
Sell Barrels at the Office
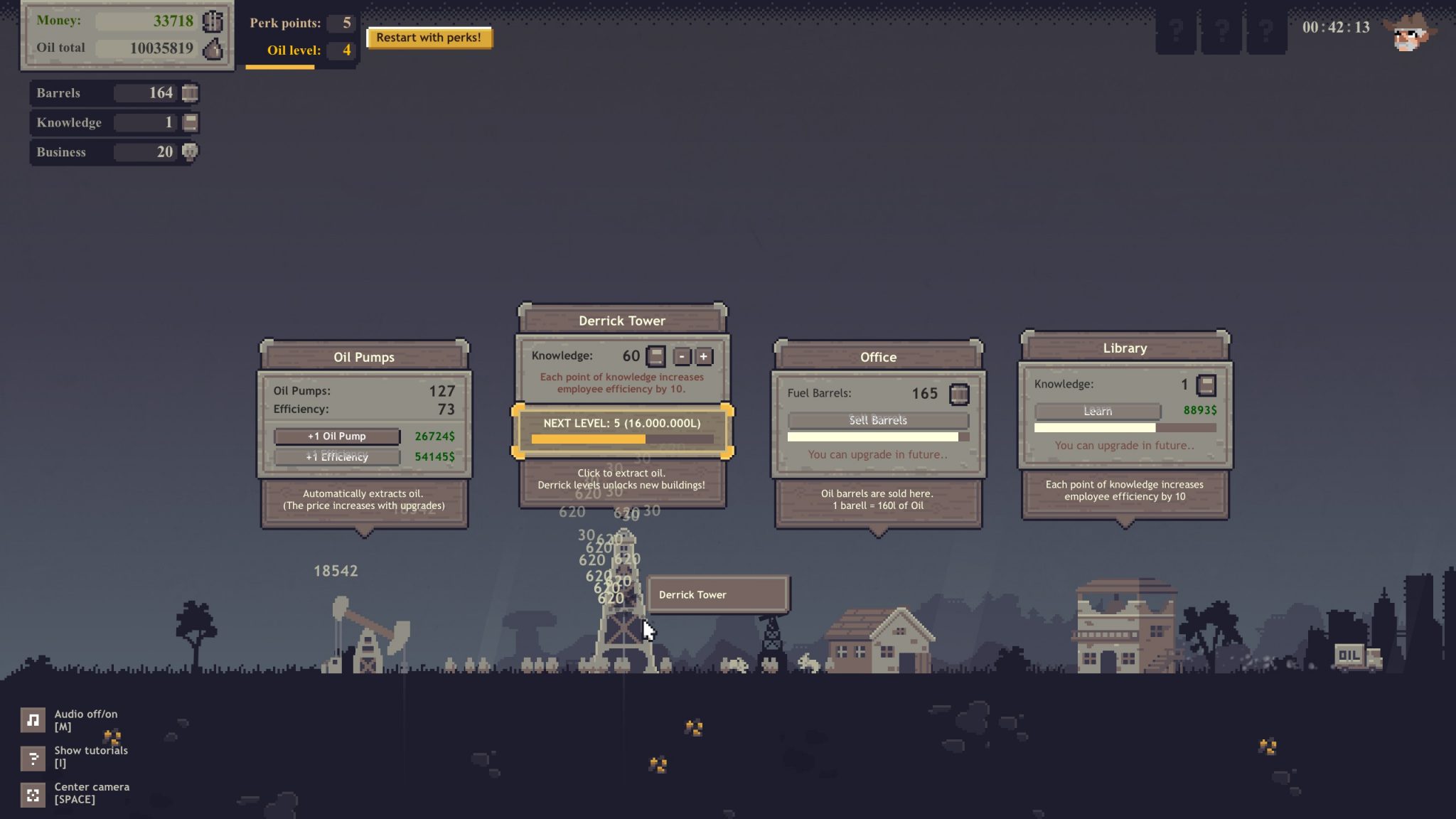[877, 420]
